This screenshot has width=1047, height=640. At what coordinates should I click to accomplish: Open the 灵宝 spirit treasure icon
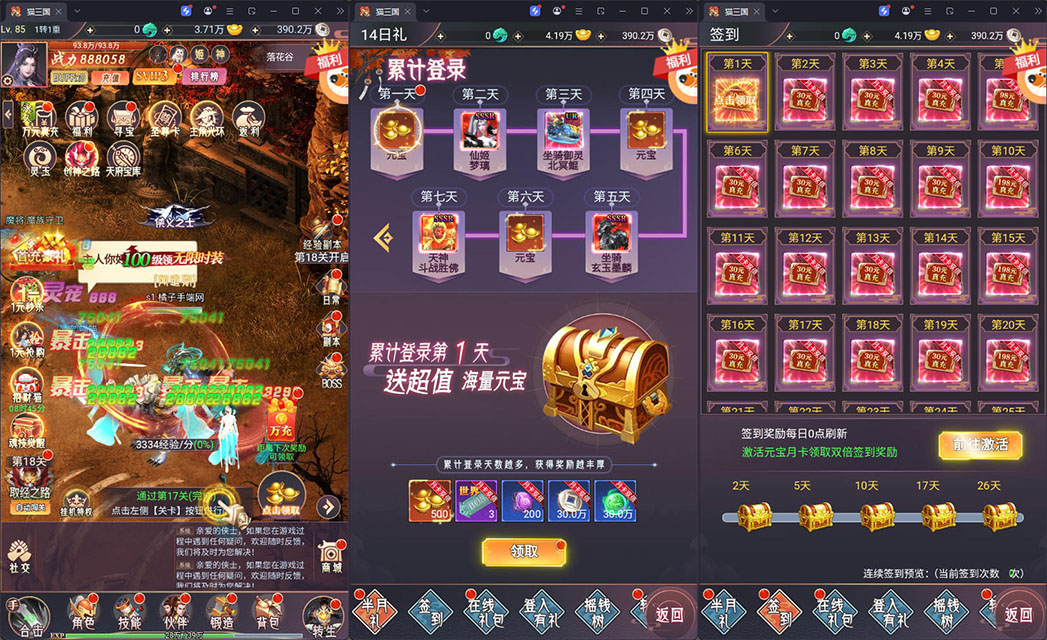coord(40,156)
